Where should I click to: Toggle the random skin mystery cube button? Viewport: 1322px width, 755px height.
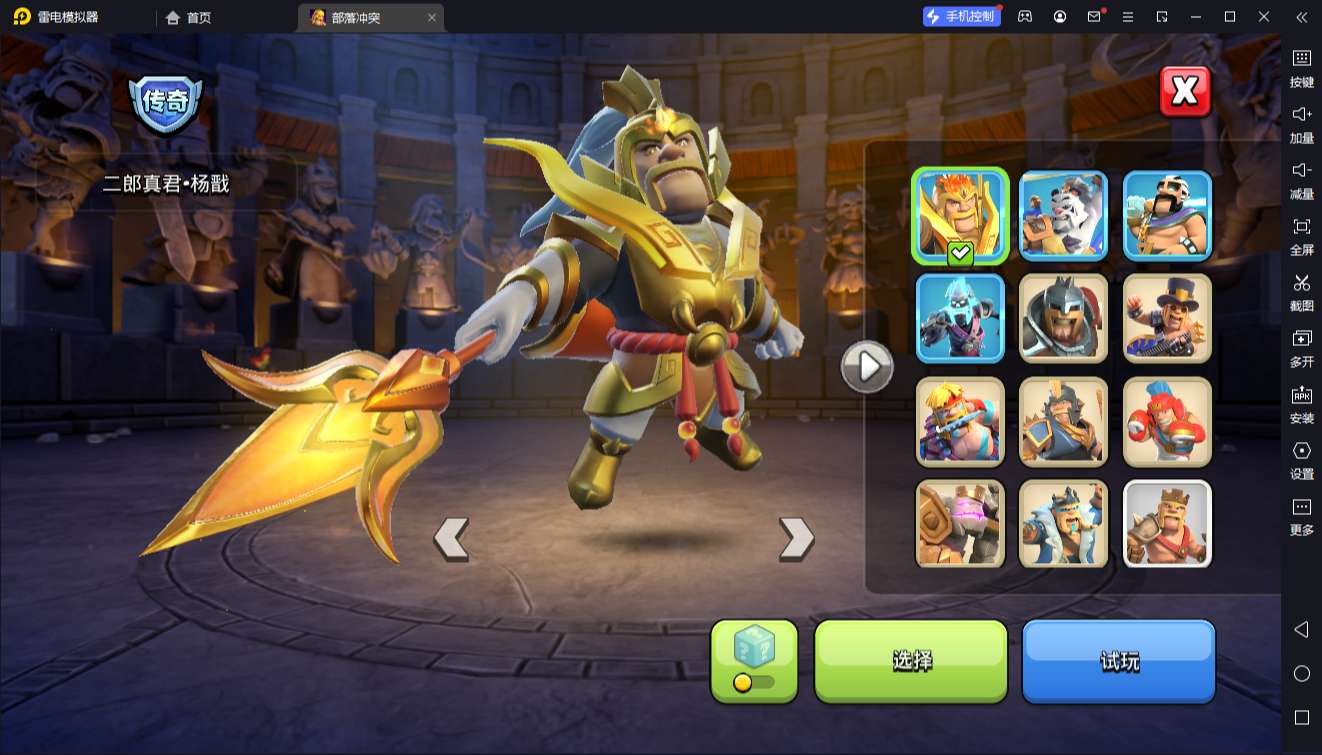click(x=754, y=660)
